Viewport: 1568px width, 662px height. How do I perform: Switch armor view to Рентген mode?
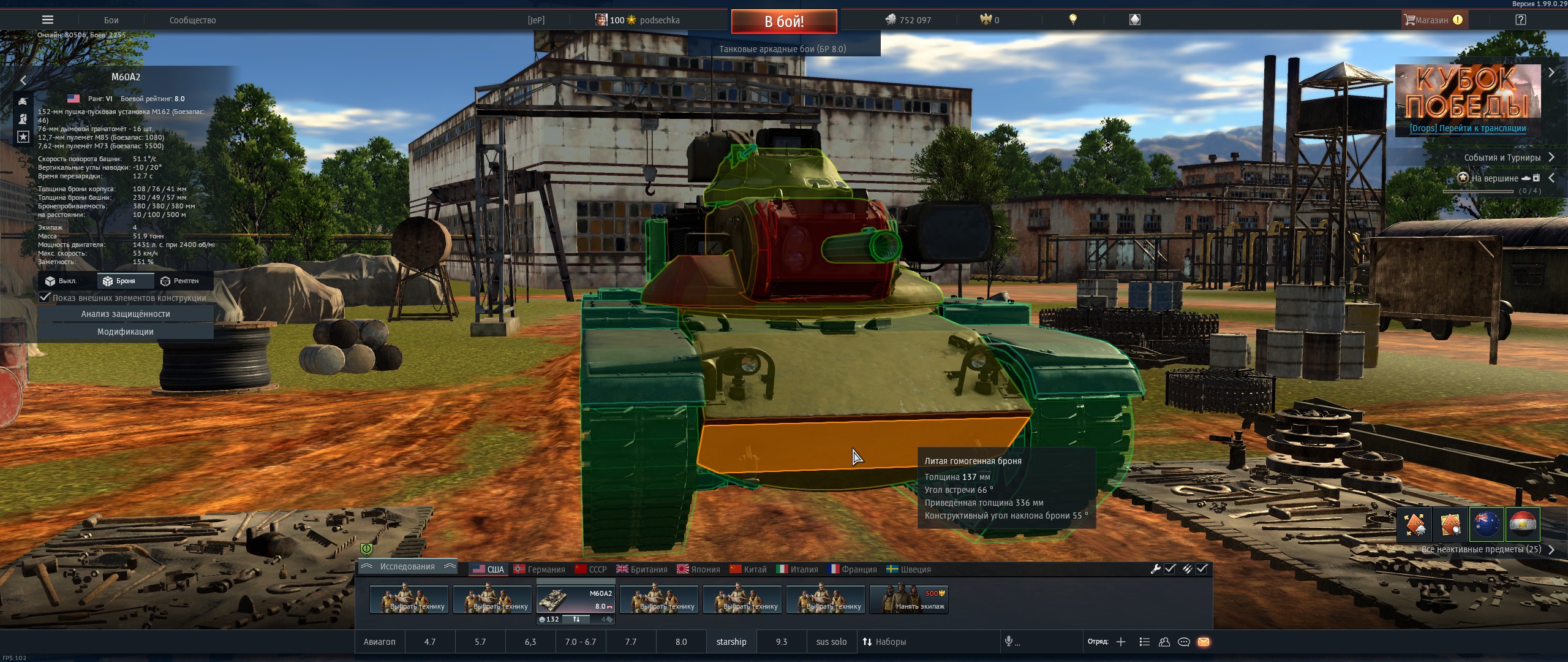click(x=179, y=281)
